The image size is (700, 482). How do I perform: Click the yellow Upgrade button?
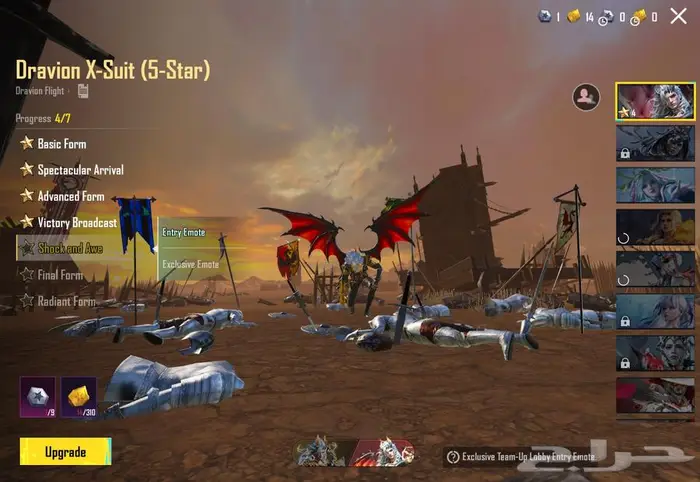coord(65,452)
